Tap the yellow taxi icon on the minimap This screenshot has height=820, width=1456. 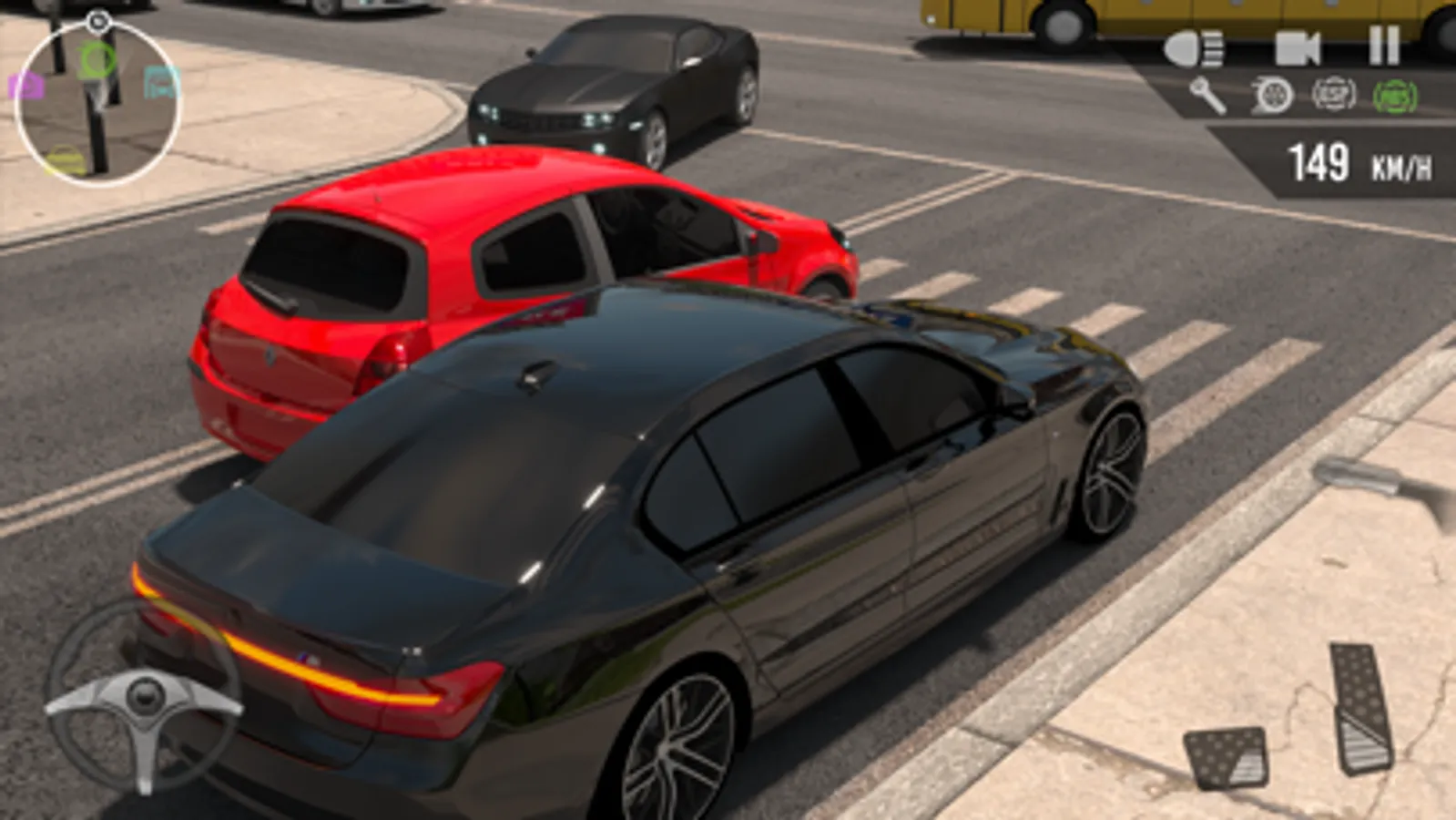(x=64, y=157)
